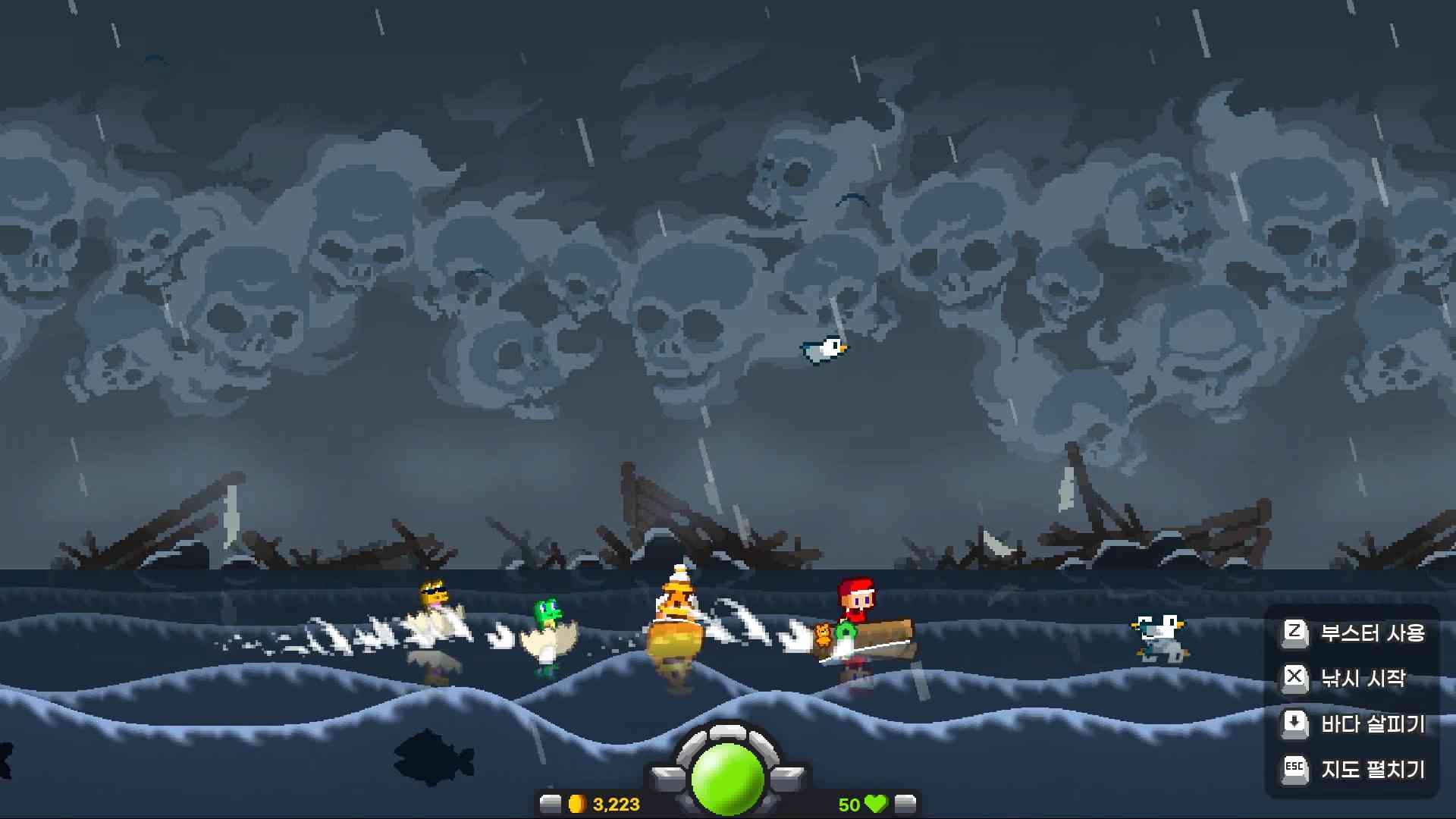The height and width of the screenshot is (819, 1456).
Task: Select the coin total reading 3,223
Action: click(x=616, y=805)
